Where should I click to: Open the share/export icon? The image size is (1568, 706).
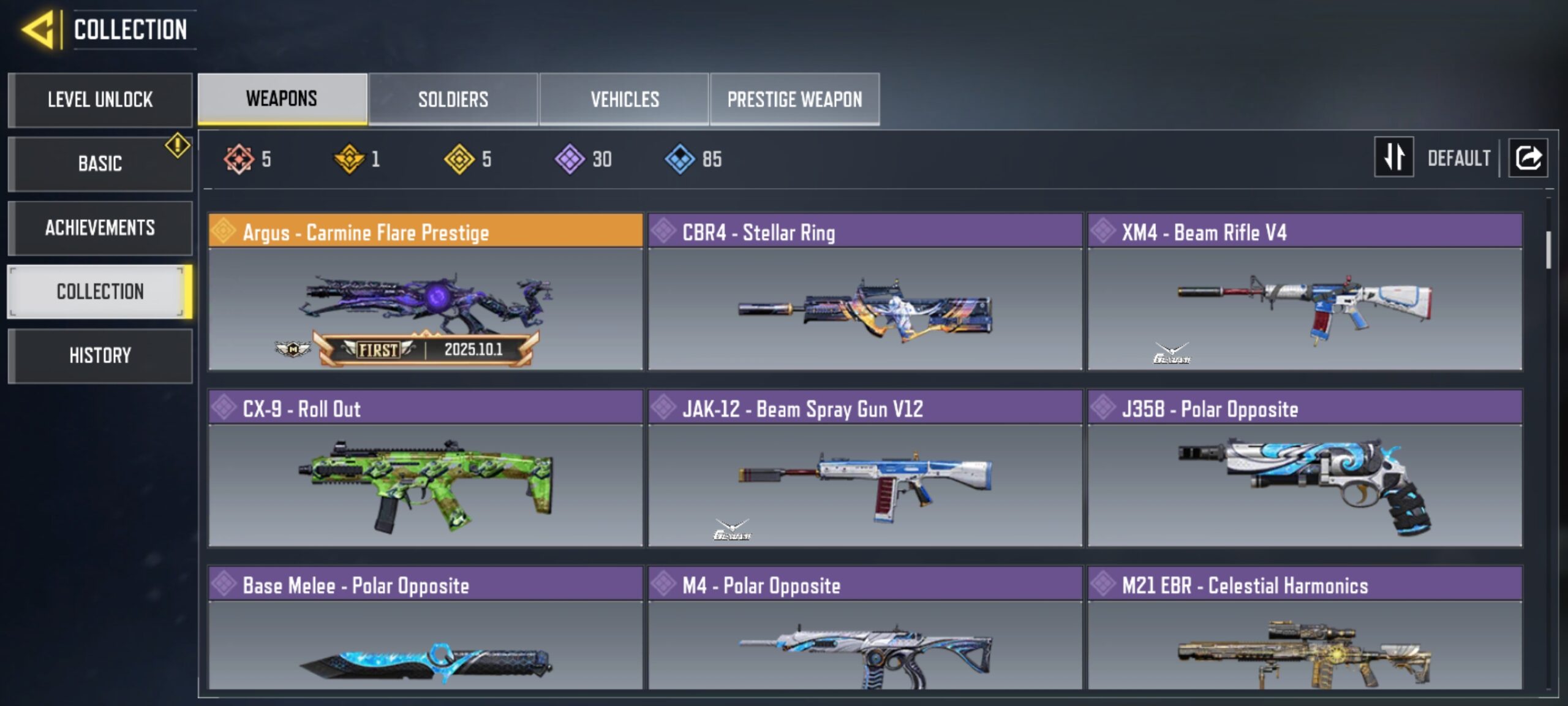pyautogui.click(x=1528, y=158)
